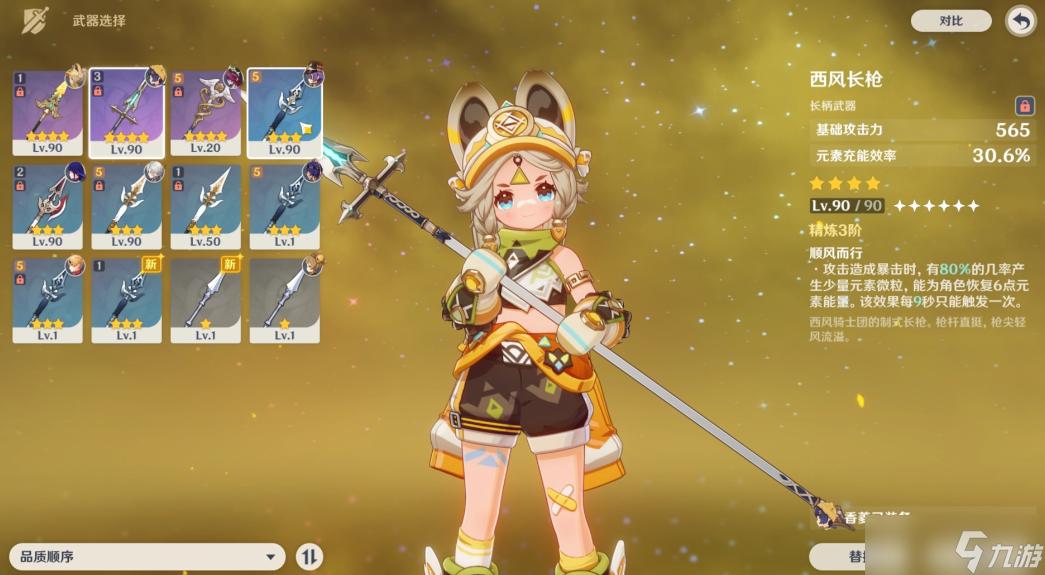Image resolution: width=1045 pixels, height=575 pixels.
Task: Reverse the sort order with the arrows button
Action: tap(310, 557)
